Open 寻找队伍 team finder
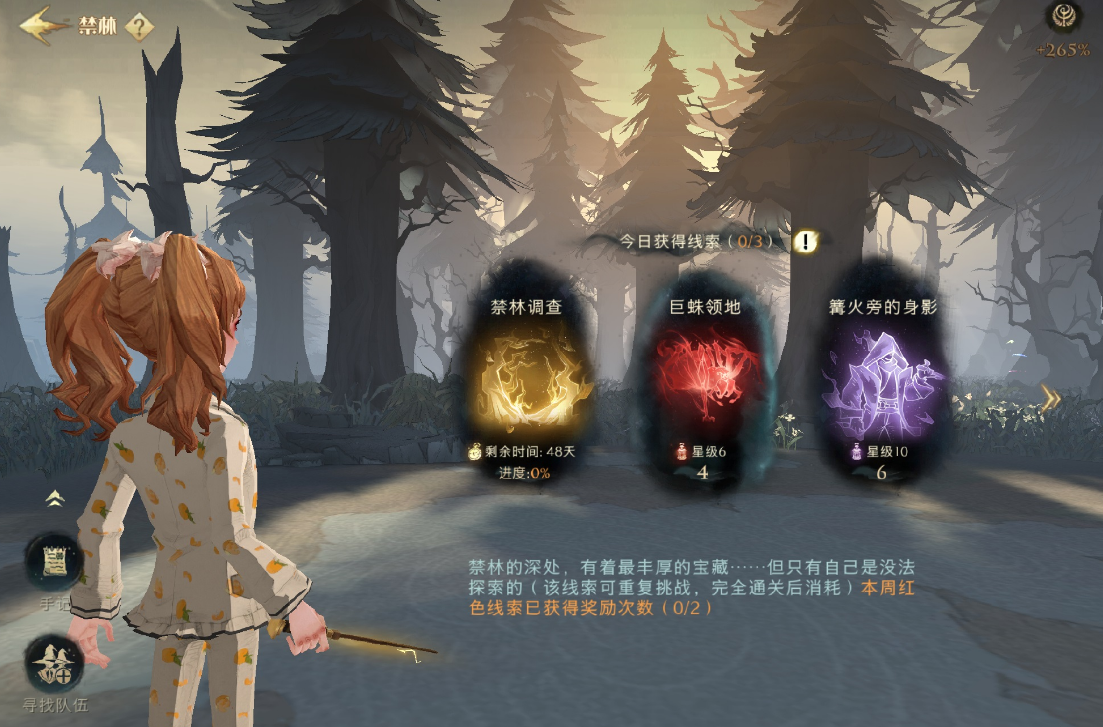 tap(54, 663)
